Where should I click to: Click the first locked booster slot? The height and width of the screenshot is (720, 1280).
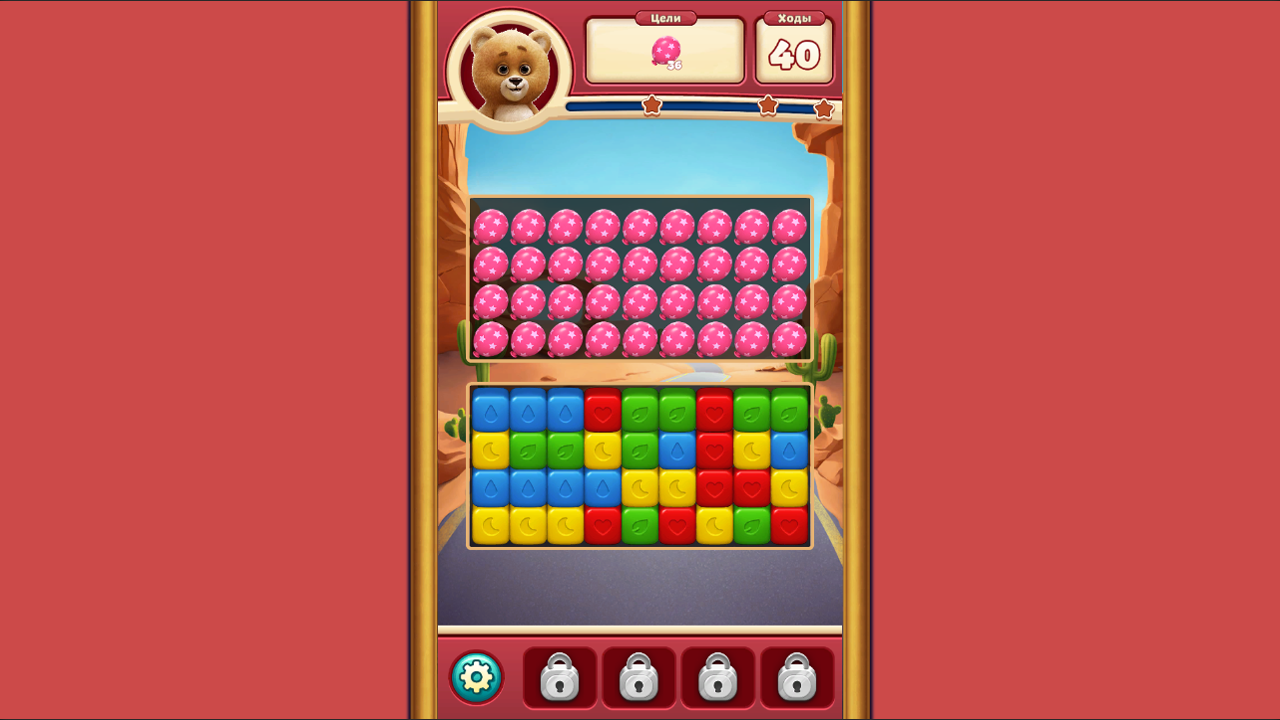(x=559, y=677)
